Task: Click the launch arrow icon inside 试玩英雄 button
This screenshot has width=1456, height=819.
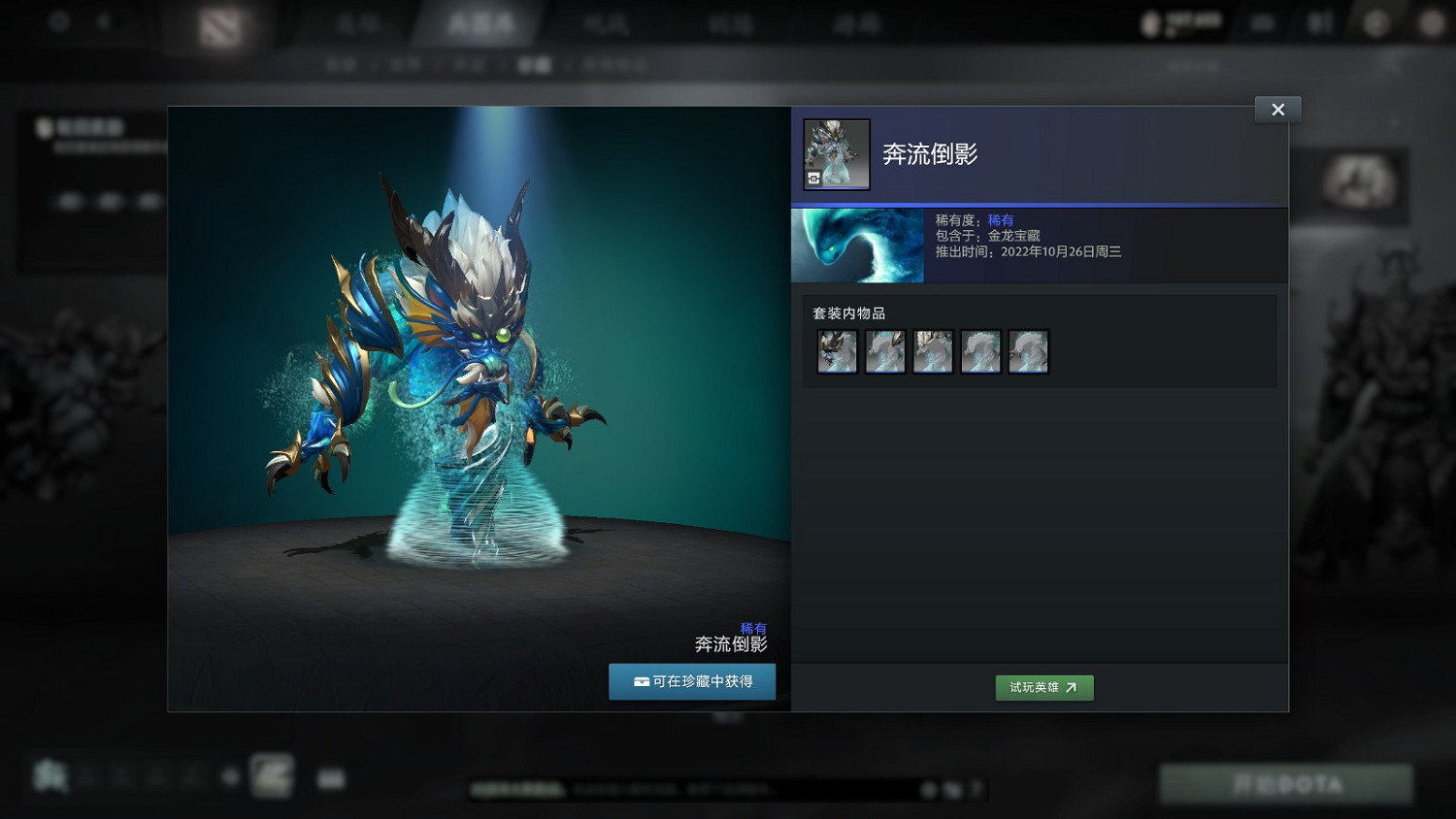Action: (x=1073, y=687)
